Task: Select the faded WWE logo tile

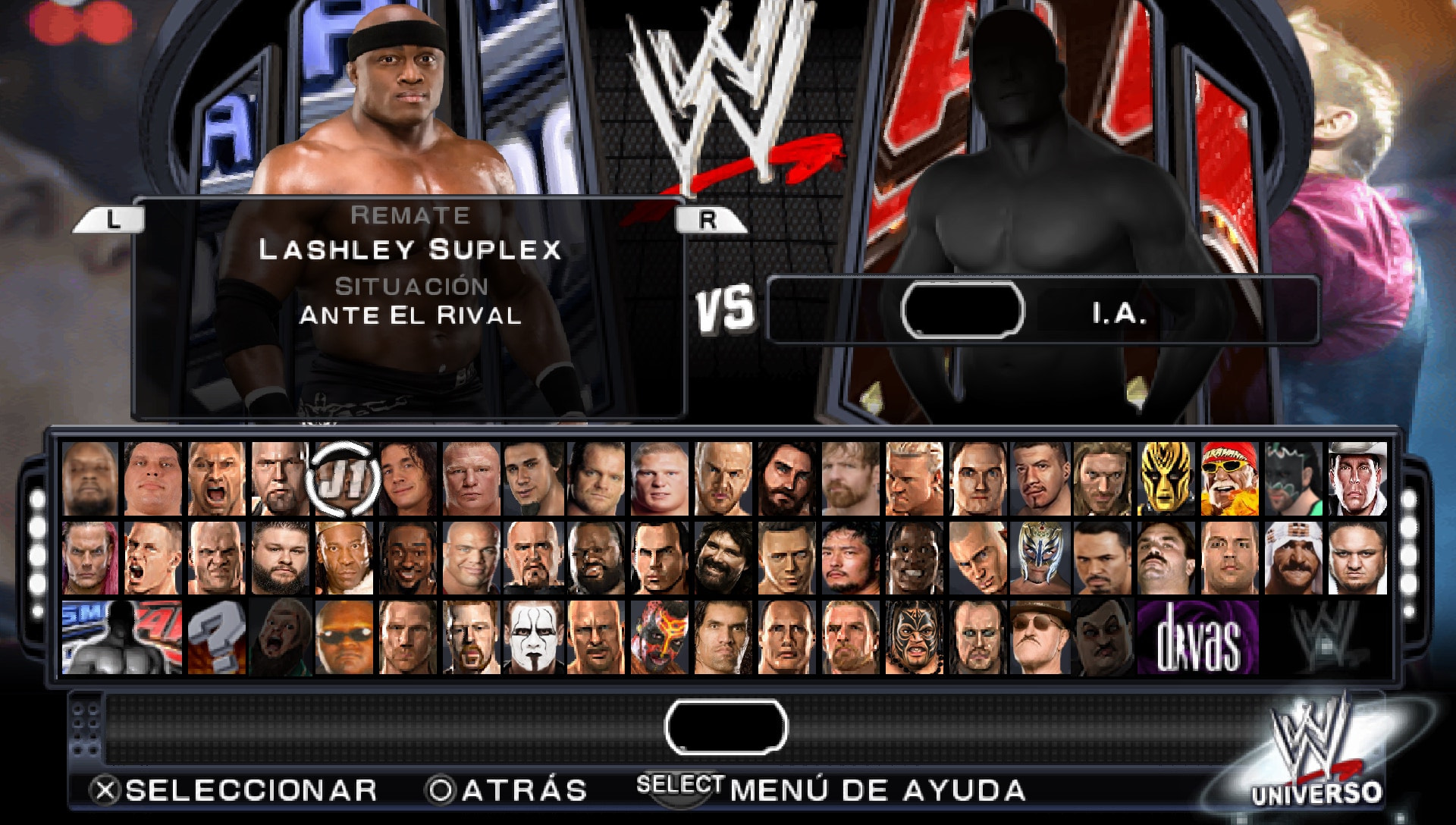Action: 1324,638
